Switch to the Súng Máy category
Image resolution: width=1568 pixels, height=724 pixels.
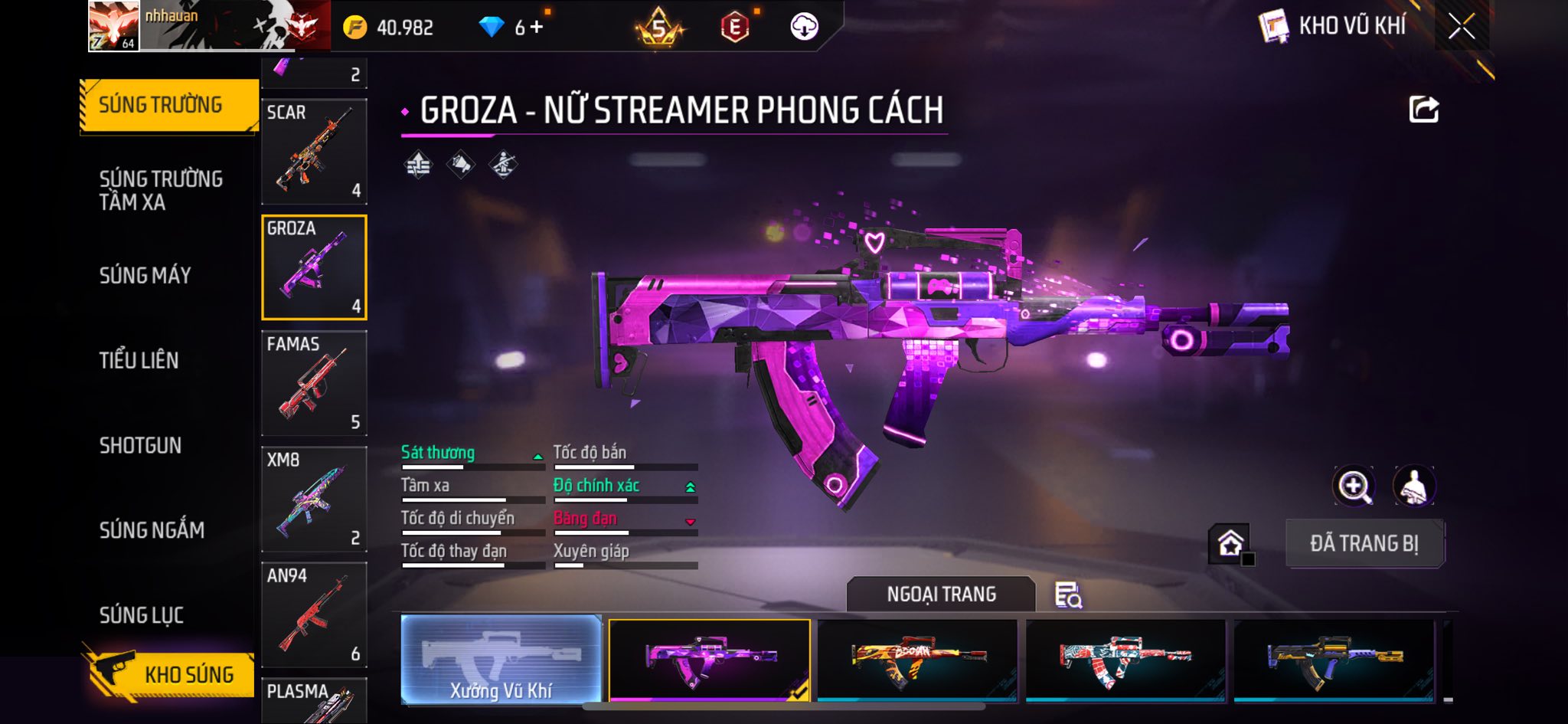pyautogui.click(x=145, y=275)
